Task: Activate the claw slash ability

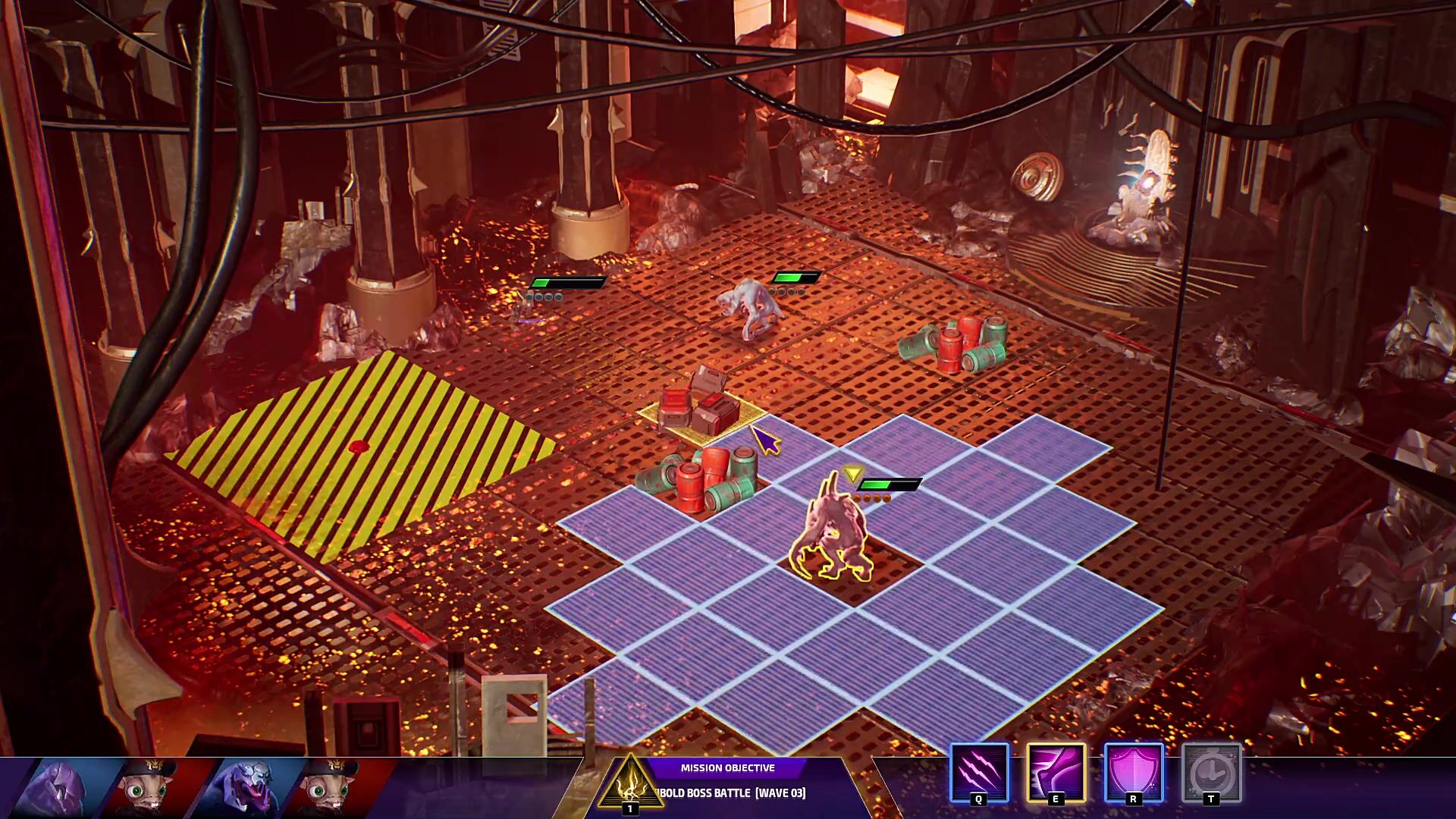Action: 978,772
